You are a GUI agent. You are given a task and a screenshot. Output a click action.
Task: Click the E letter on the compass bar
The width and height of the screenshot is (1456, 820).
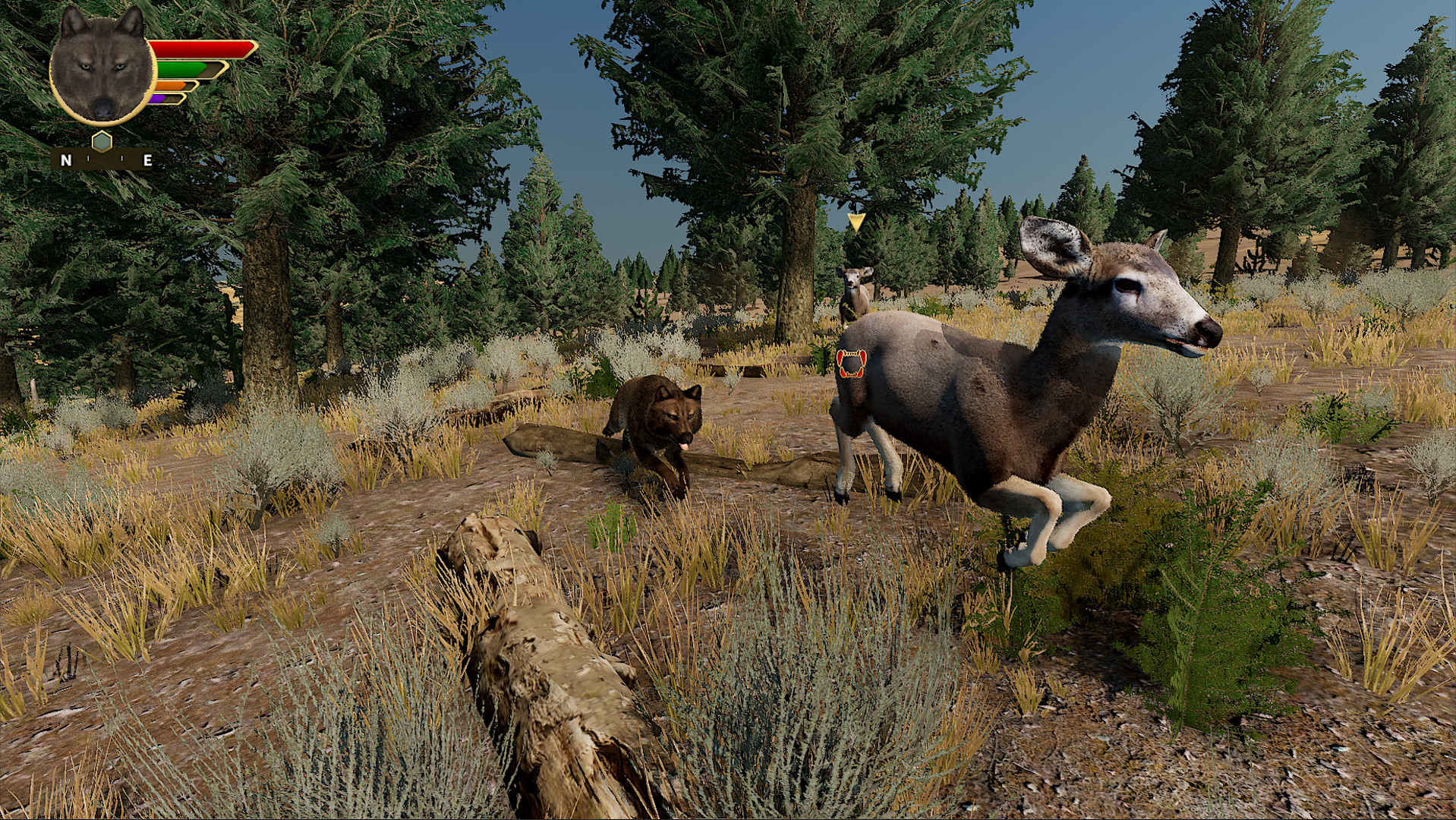147,160
